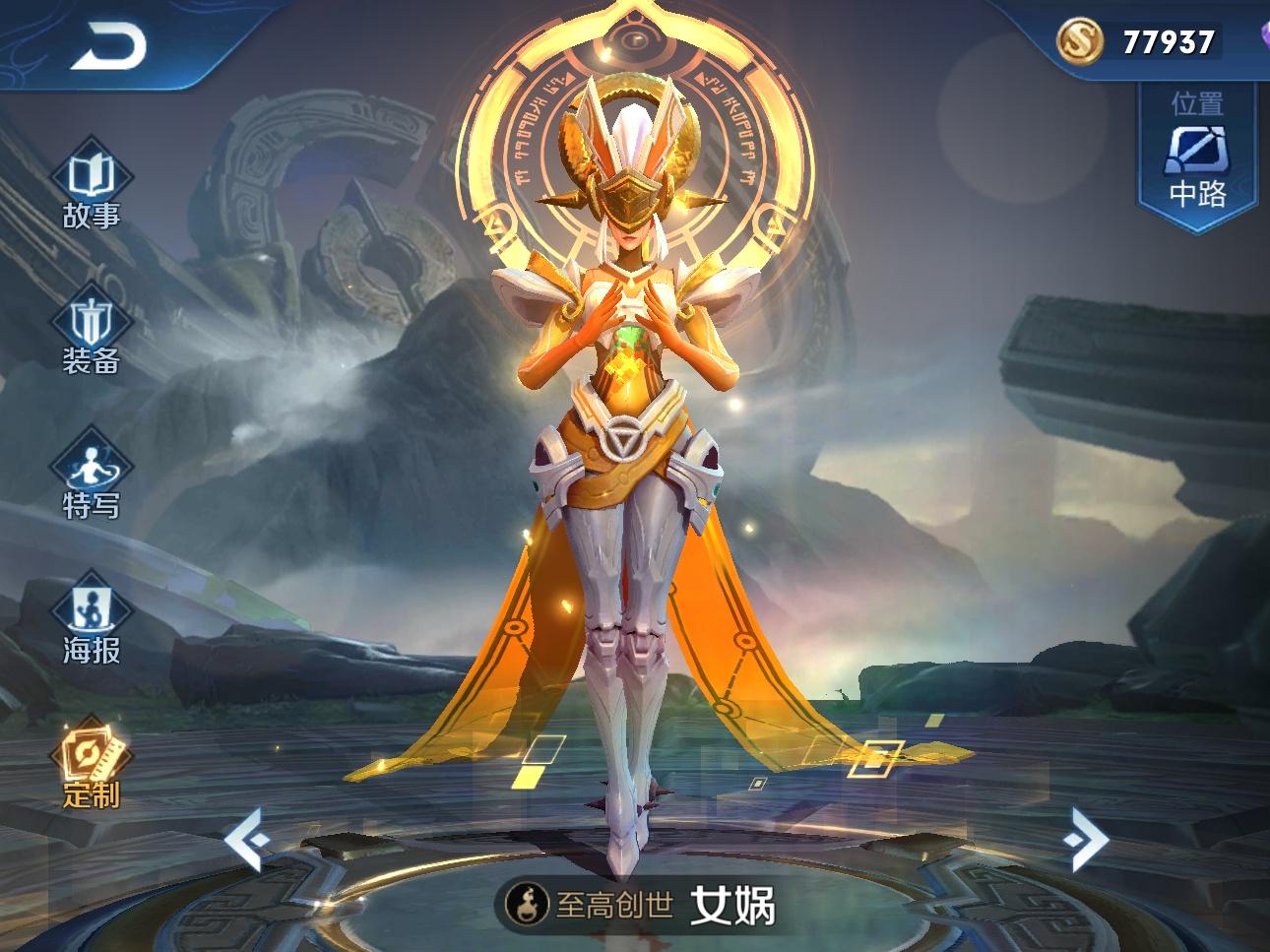This screenshot has height=952, width=1270.
Task: Open the 故事 story page
Action: [92, 192]
